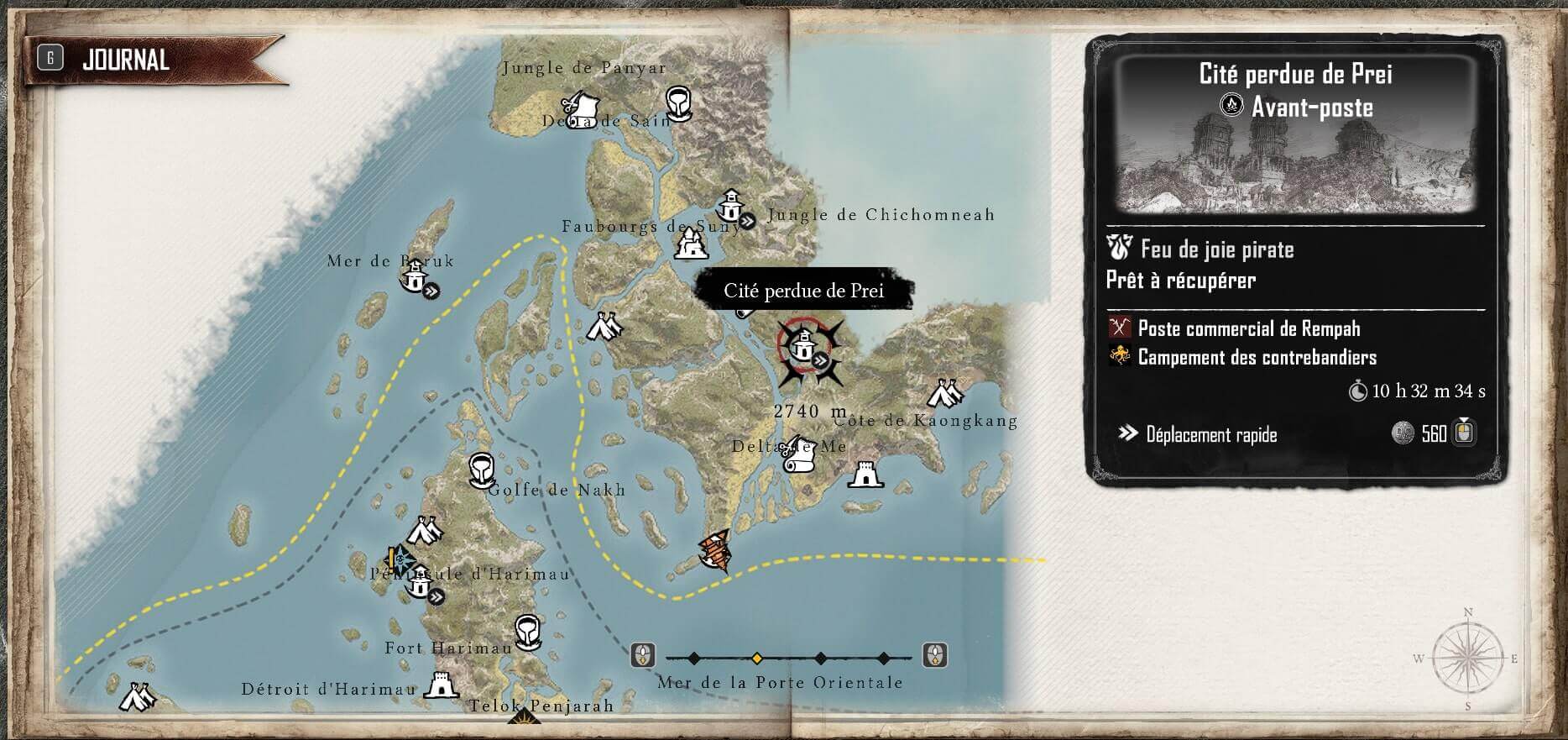
Task: Click the scroll marker at Delta de Me
Action: (797, 454)
